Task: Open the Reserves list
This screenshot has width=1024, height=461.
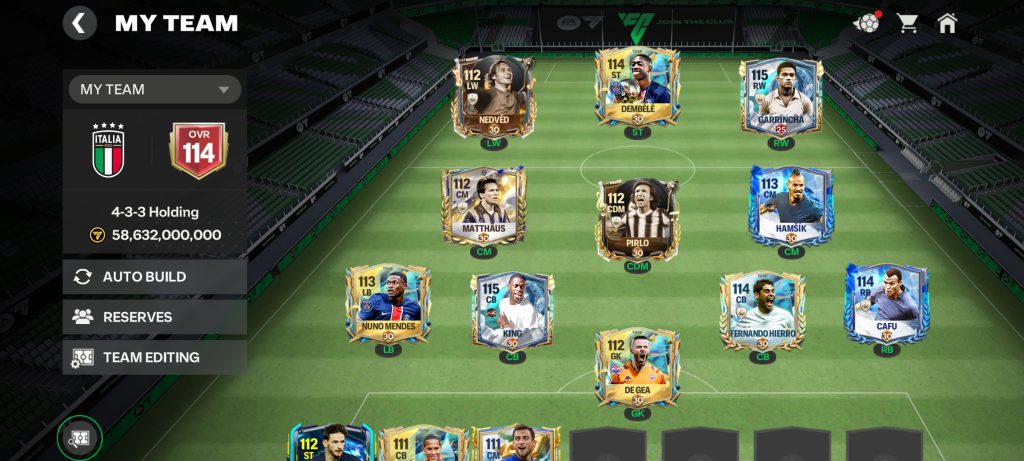Action: 155,316
